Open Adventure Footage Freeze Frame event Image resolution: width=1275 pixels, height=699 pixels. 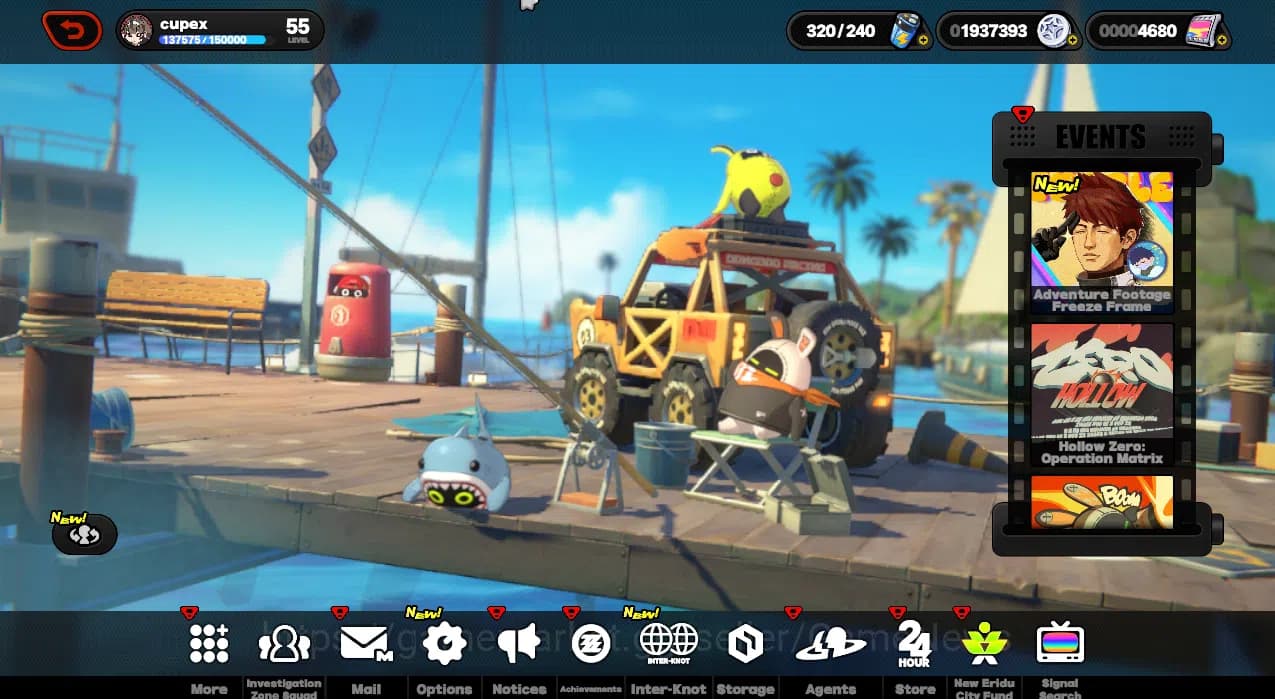[x=1102, y=242]
